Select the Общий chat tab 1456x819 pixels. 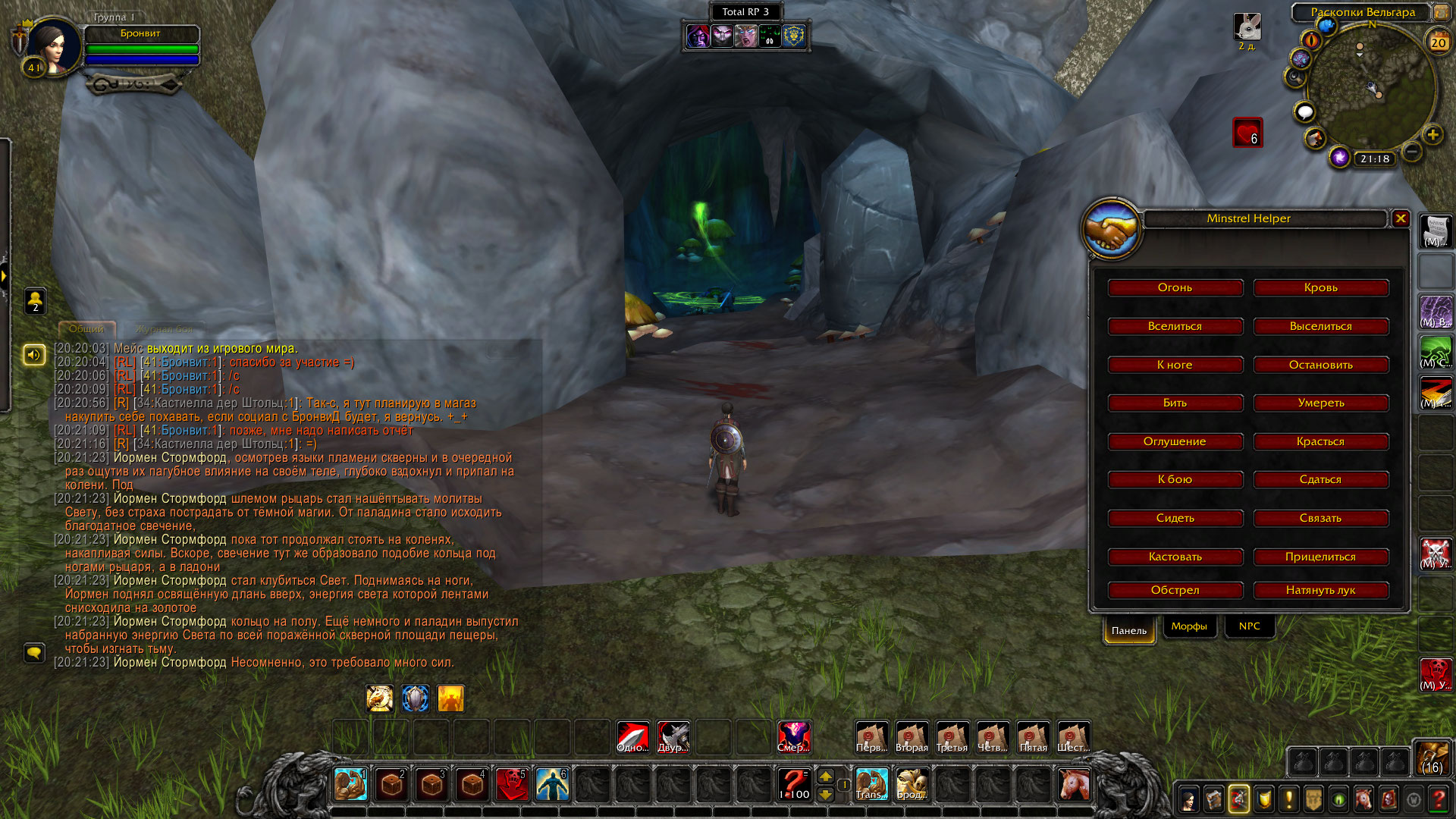[86, 329]
